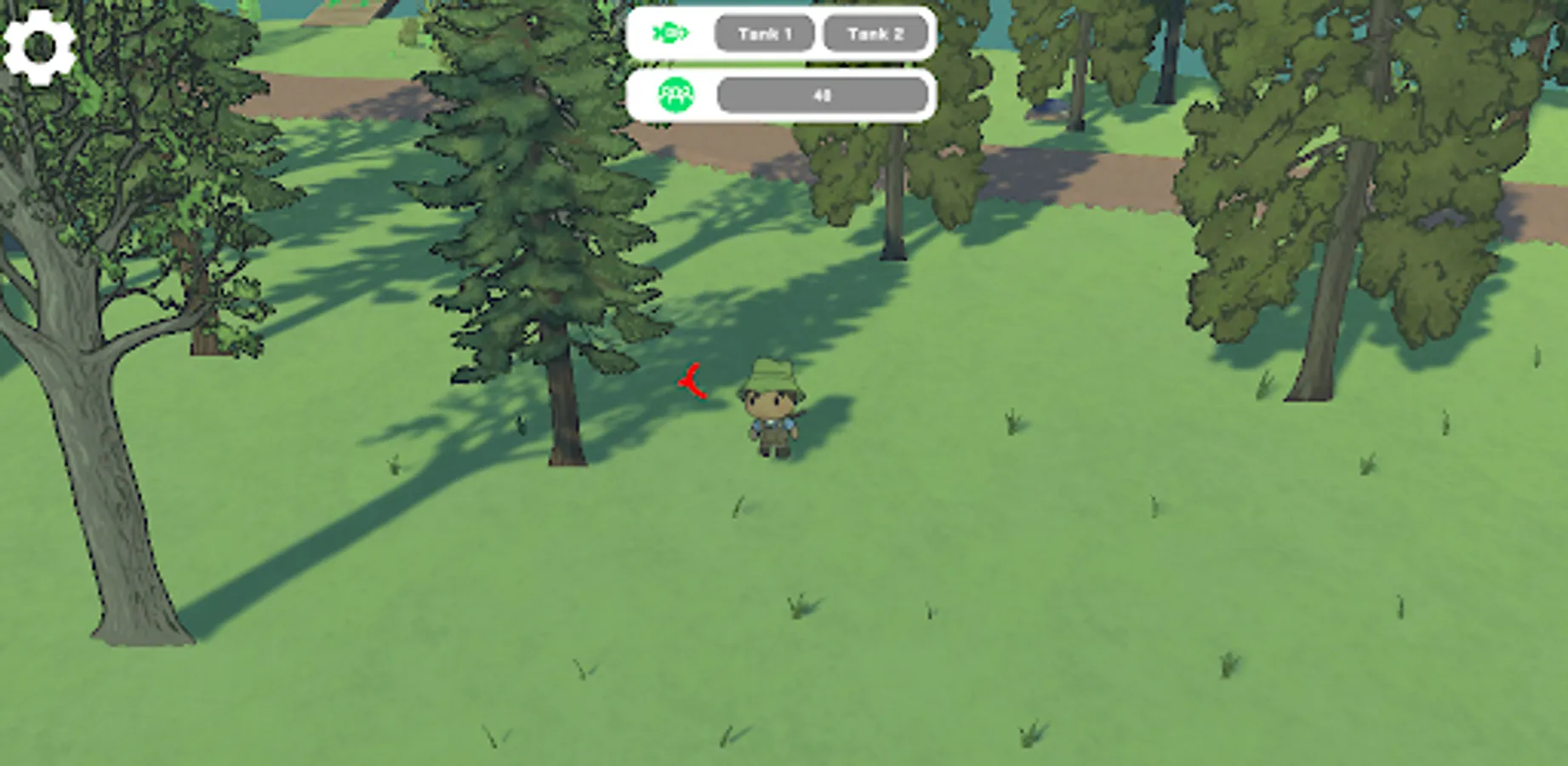The image size is (1568, 766).
Task: Click the gear icon in the top-left corner
Action: click(x=39, y=47)
